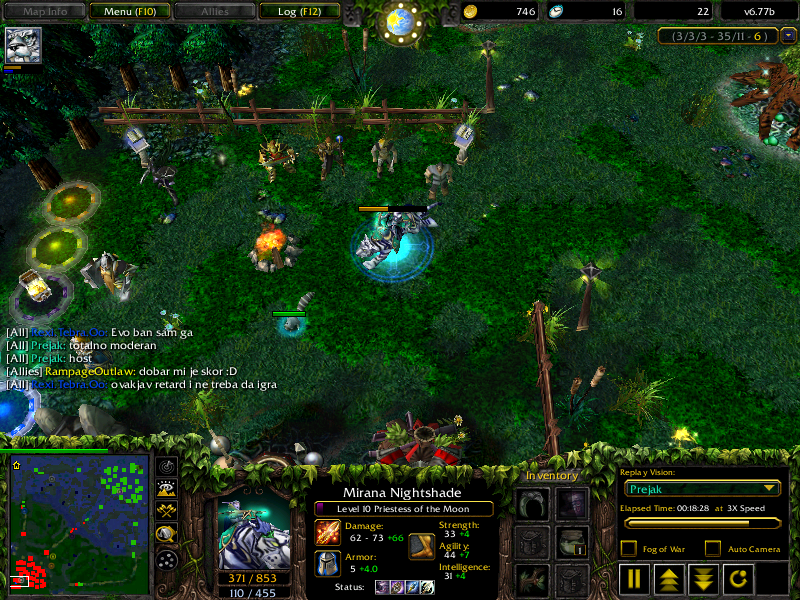Screen dimensions: 802x601
Task: Enable the Fog of War checkbox
Action: (629, 548)
